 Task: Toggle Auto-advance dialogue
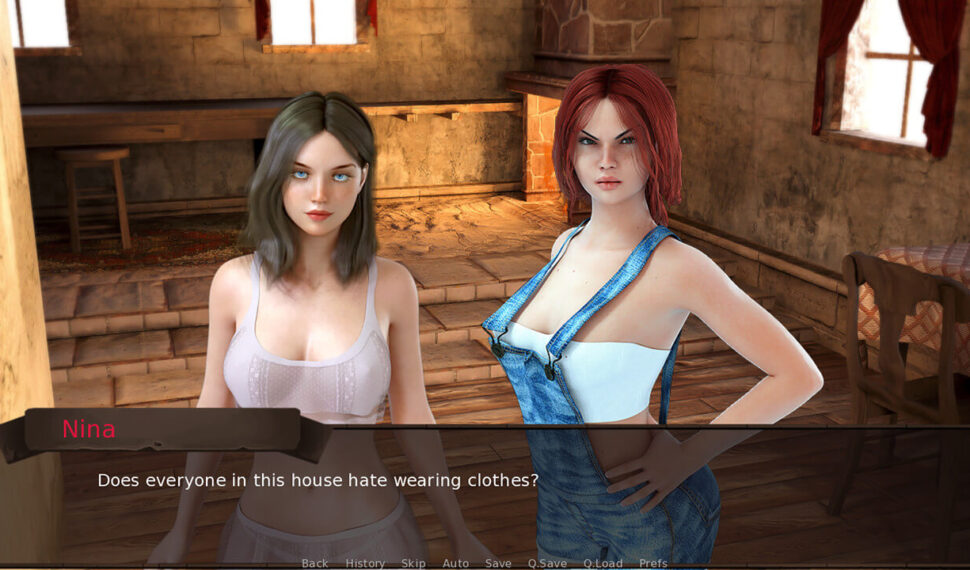click(456, 563)
